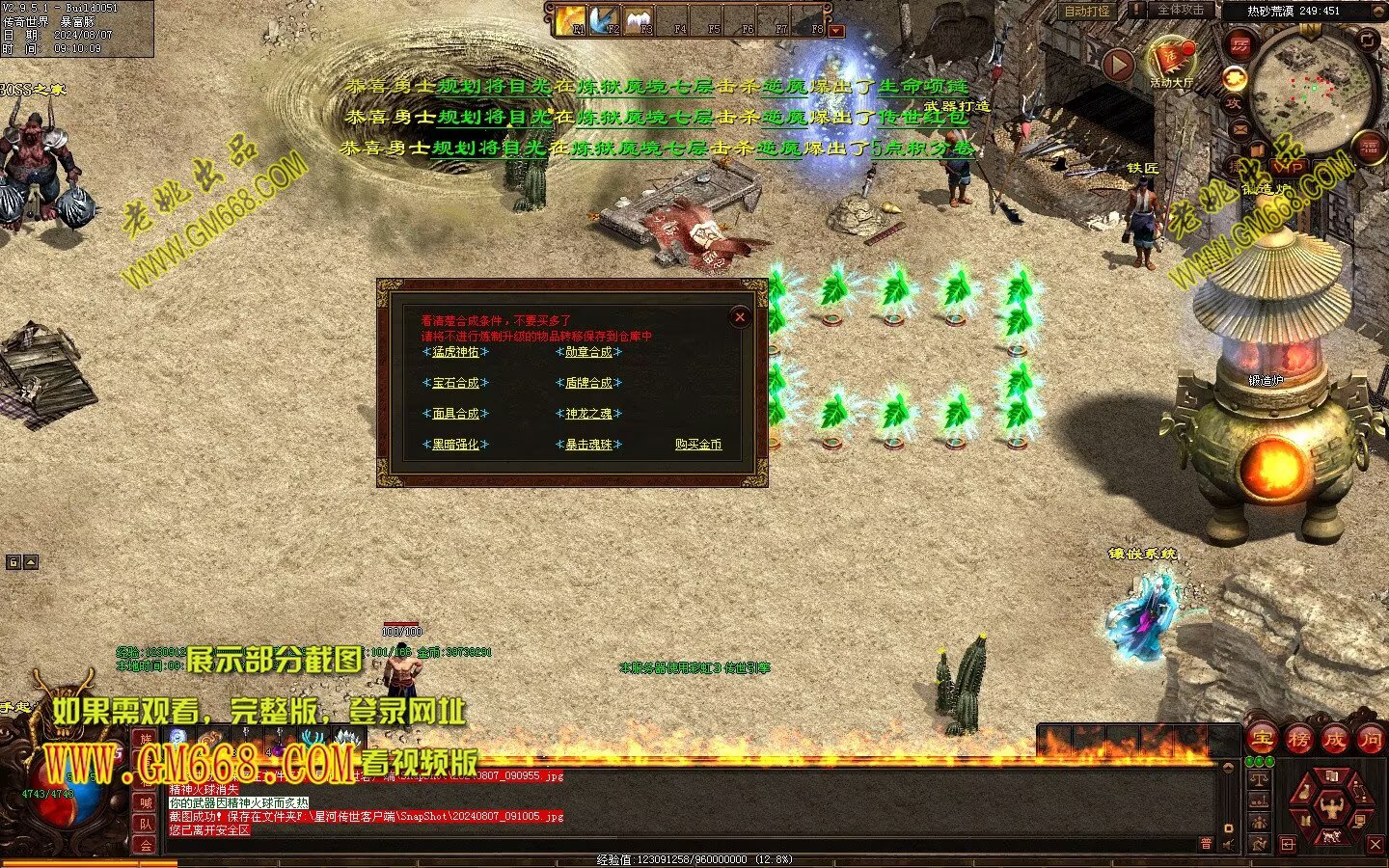Select 暴击魂珠 crit soul bead
1389x868 pixels.
click(x=588, y=445)
